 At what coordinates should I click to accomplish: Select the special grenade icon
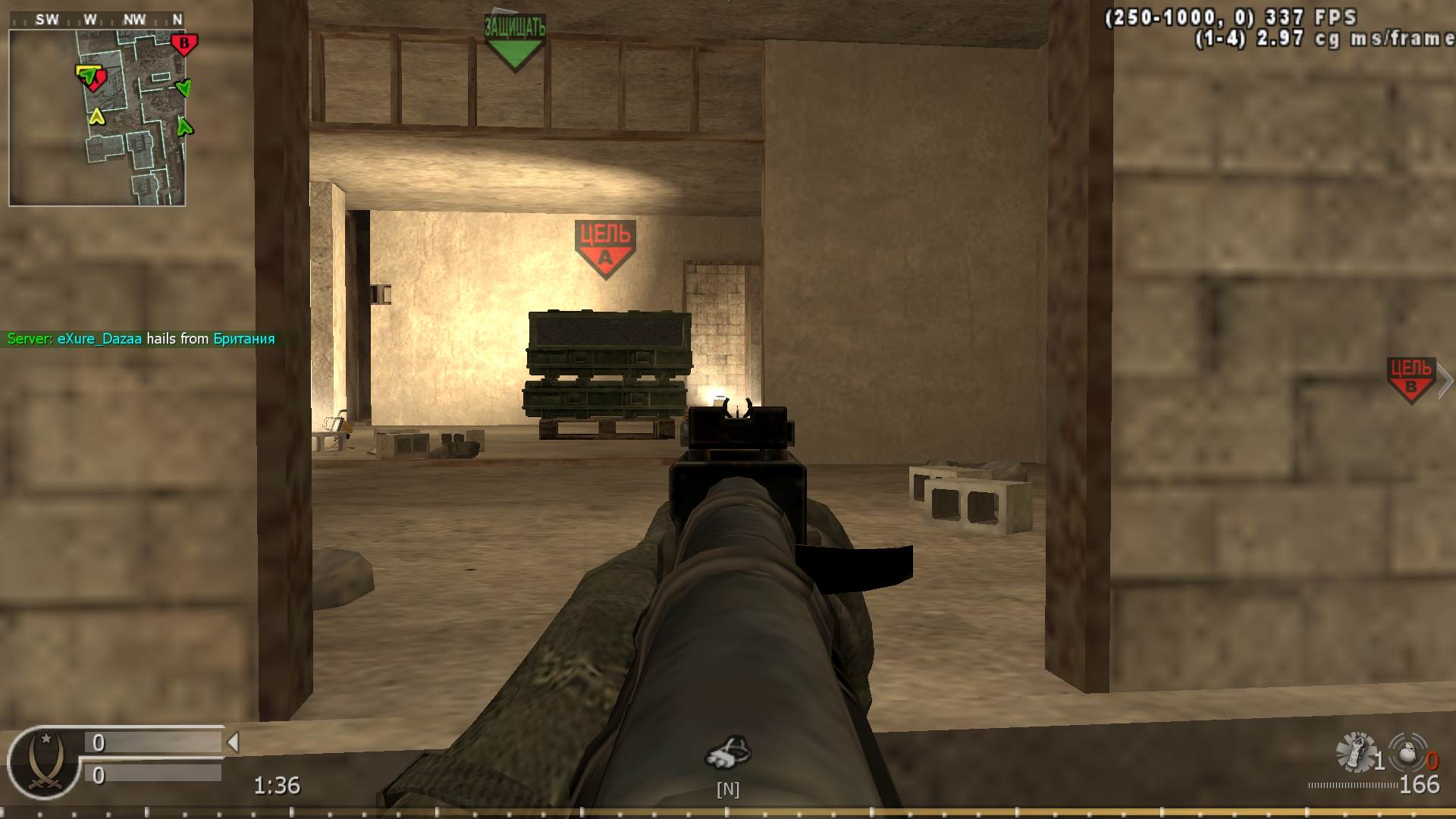(1407, 752)
